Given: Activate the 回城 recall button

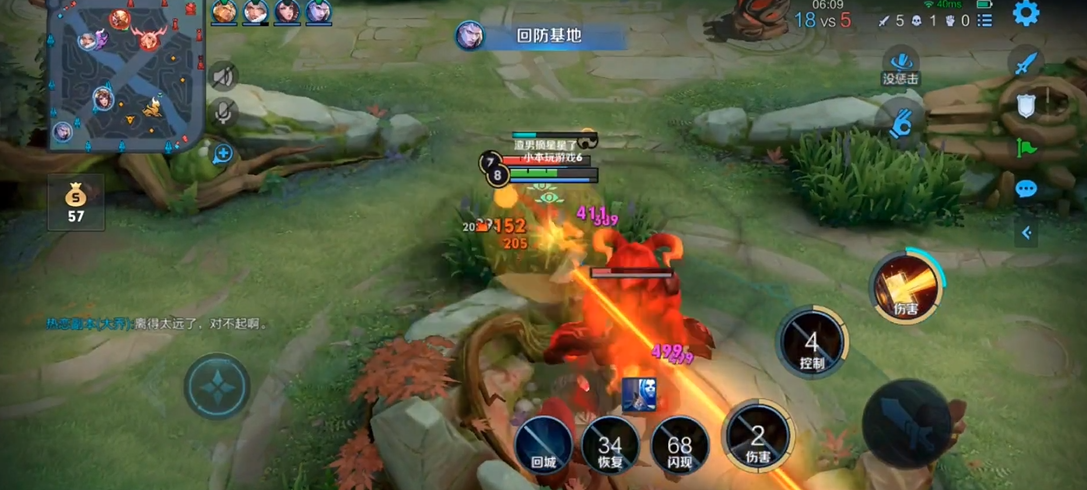Looking at the screenshot, I should tap(543, 444).
